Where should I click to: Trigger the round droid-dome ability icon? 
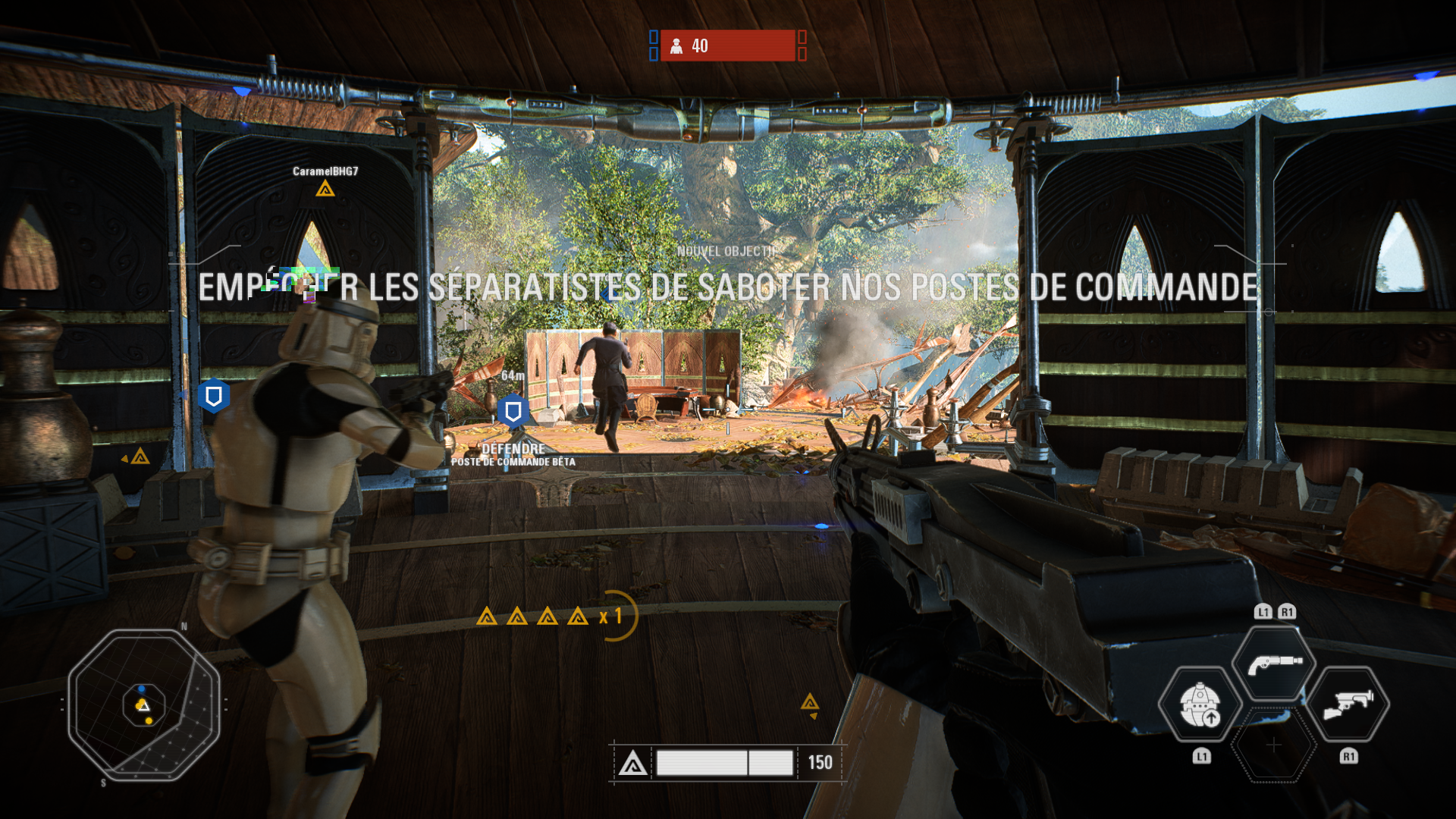click(1200, 704)
